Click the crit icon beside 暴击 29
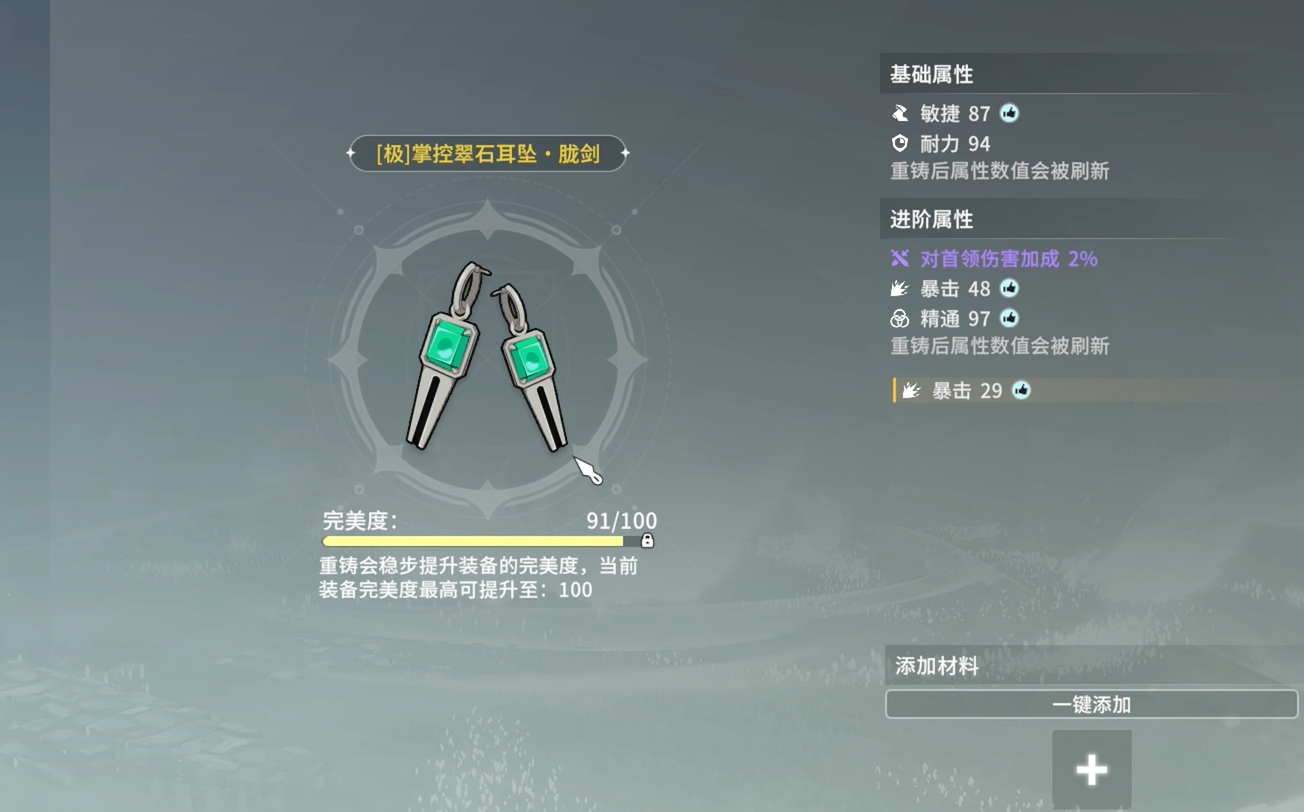The width and height of the screenshot is (1304, 812). 1021,391
